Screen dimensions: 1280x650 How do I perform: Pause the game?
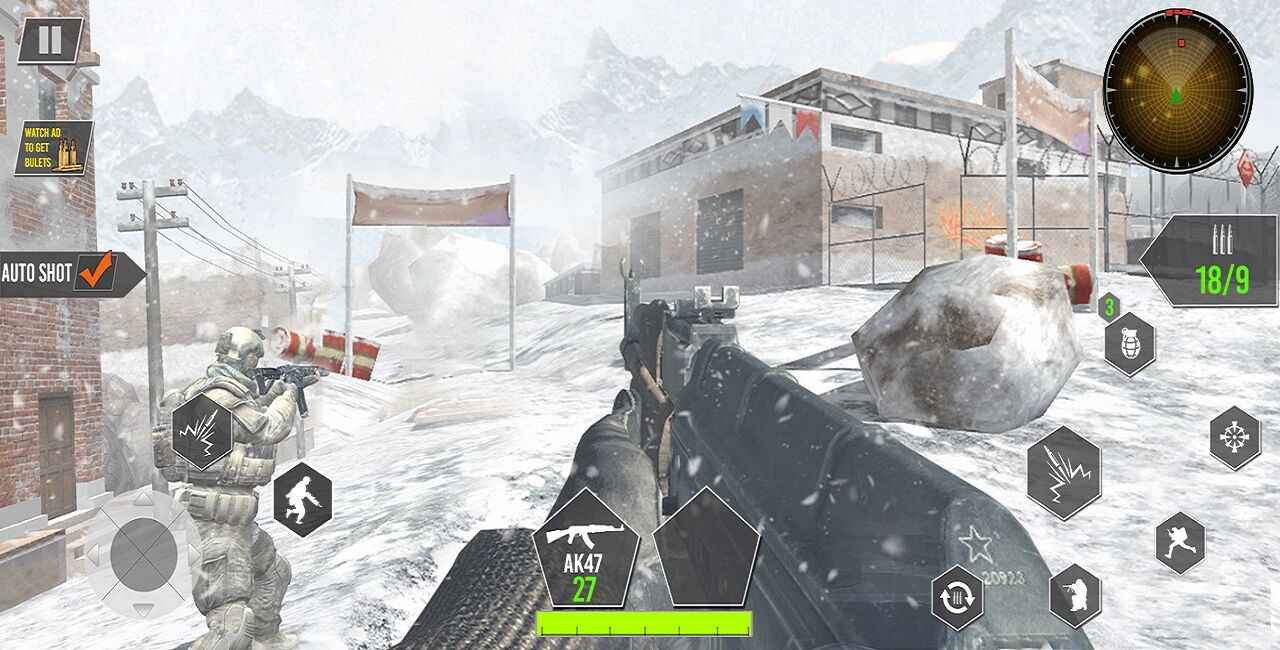pyautogui.click(x=50, y=40)
